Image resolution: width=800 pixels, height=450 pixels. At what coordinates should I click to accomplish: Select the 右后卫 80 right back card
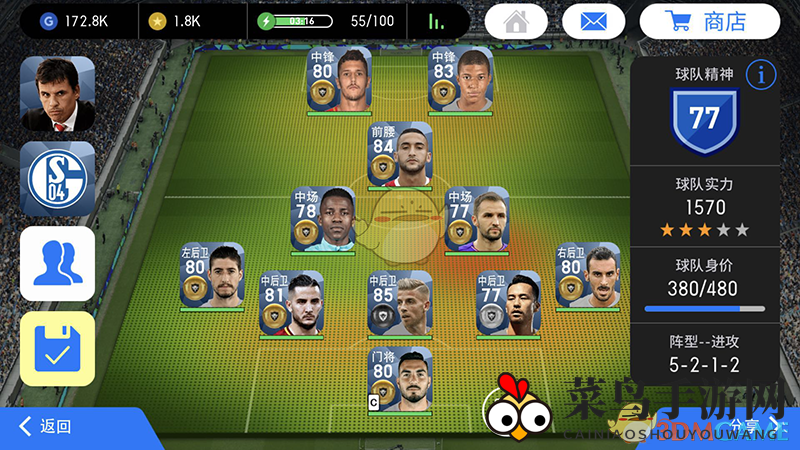(587, 274)
